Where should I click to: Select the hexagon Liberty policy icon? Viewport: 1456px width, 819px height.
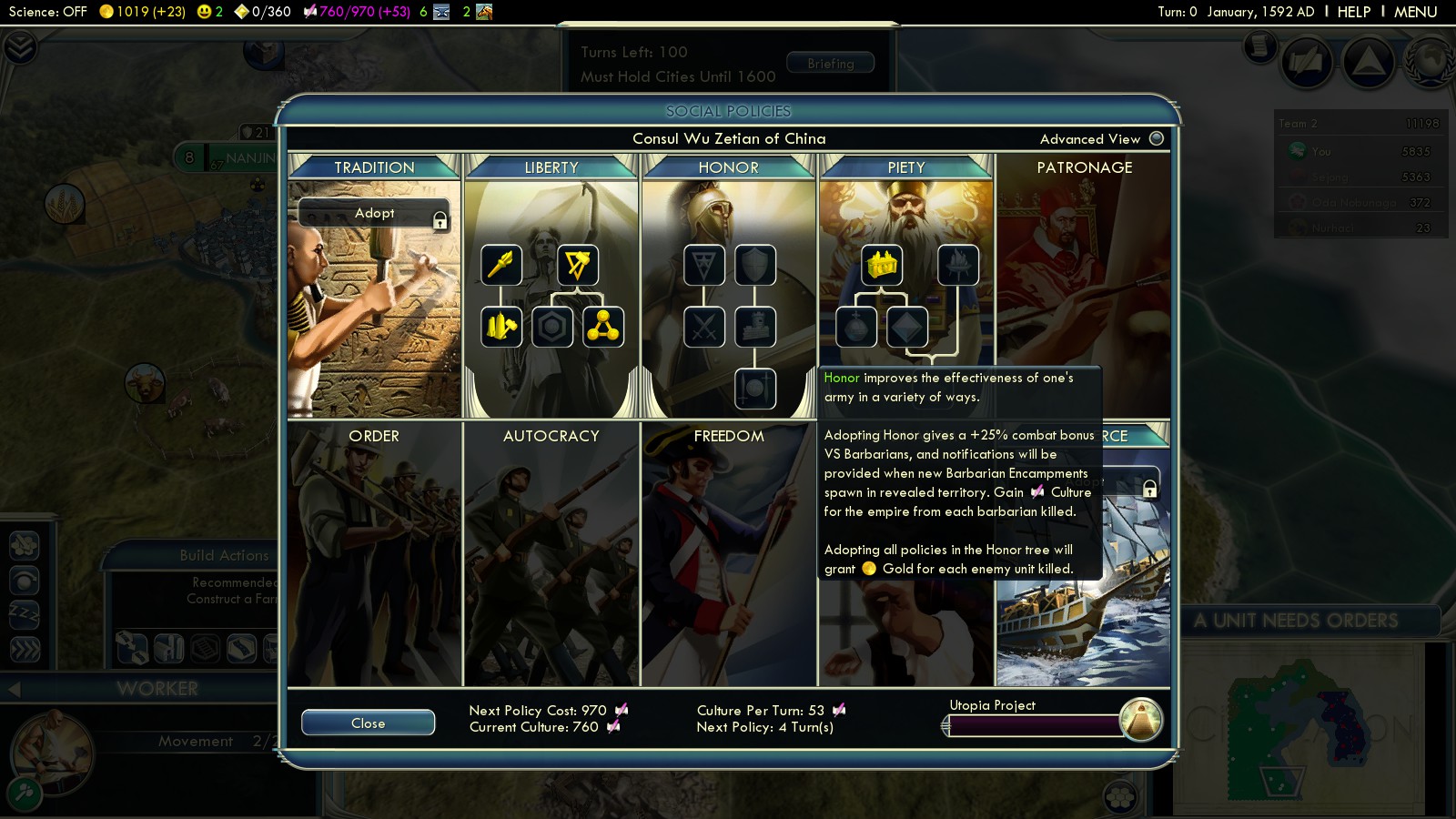tap(552, 328)
